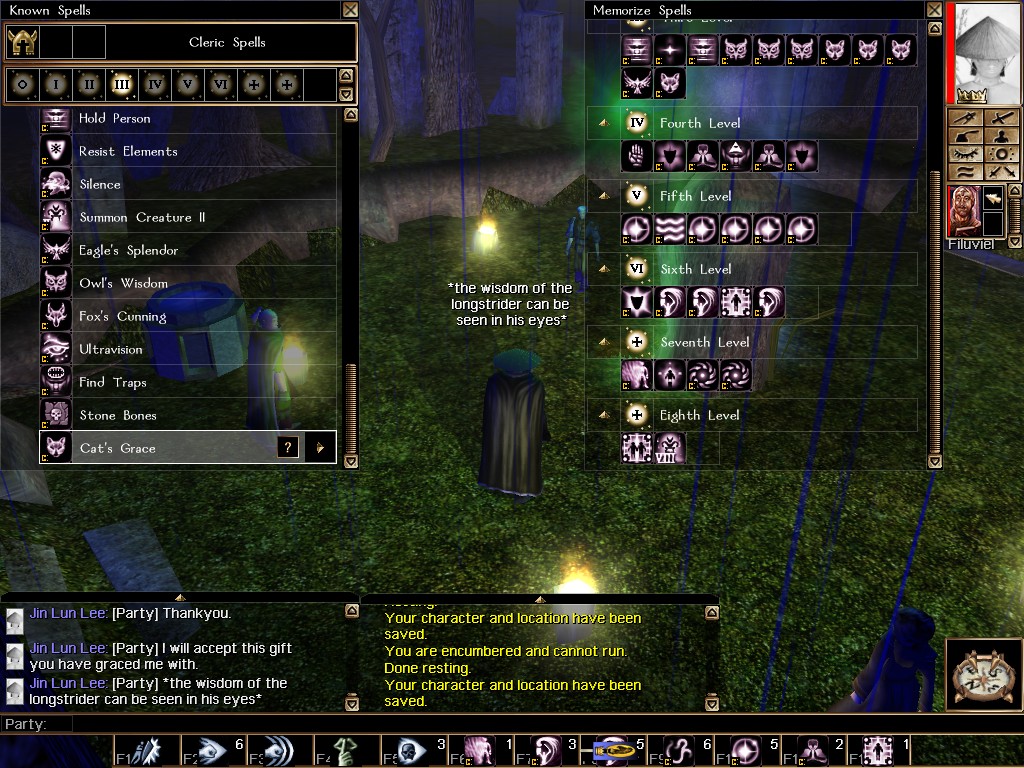Open the question mark info for Cat's Grace

coord(288,448)
